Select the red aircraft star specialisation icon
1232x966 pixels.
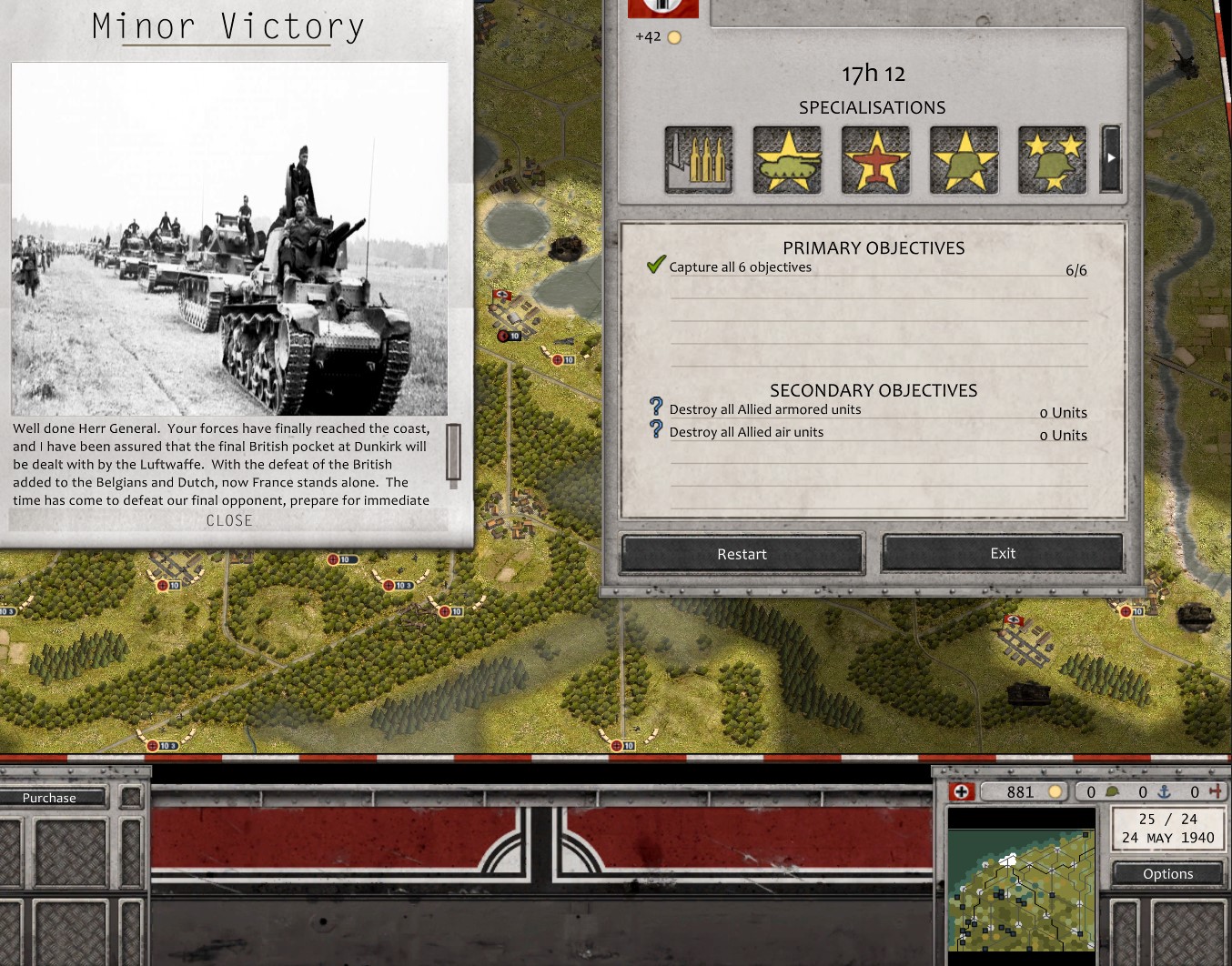tap(875, 160)
